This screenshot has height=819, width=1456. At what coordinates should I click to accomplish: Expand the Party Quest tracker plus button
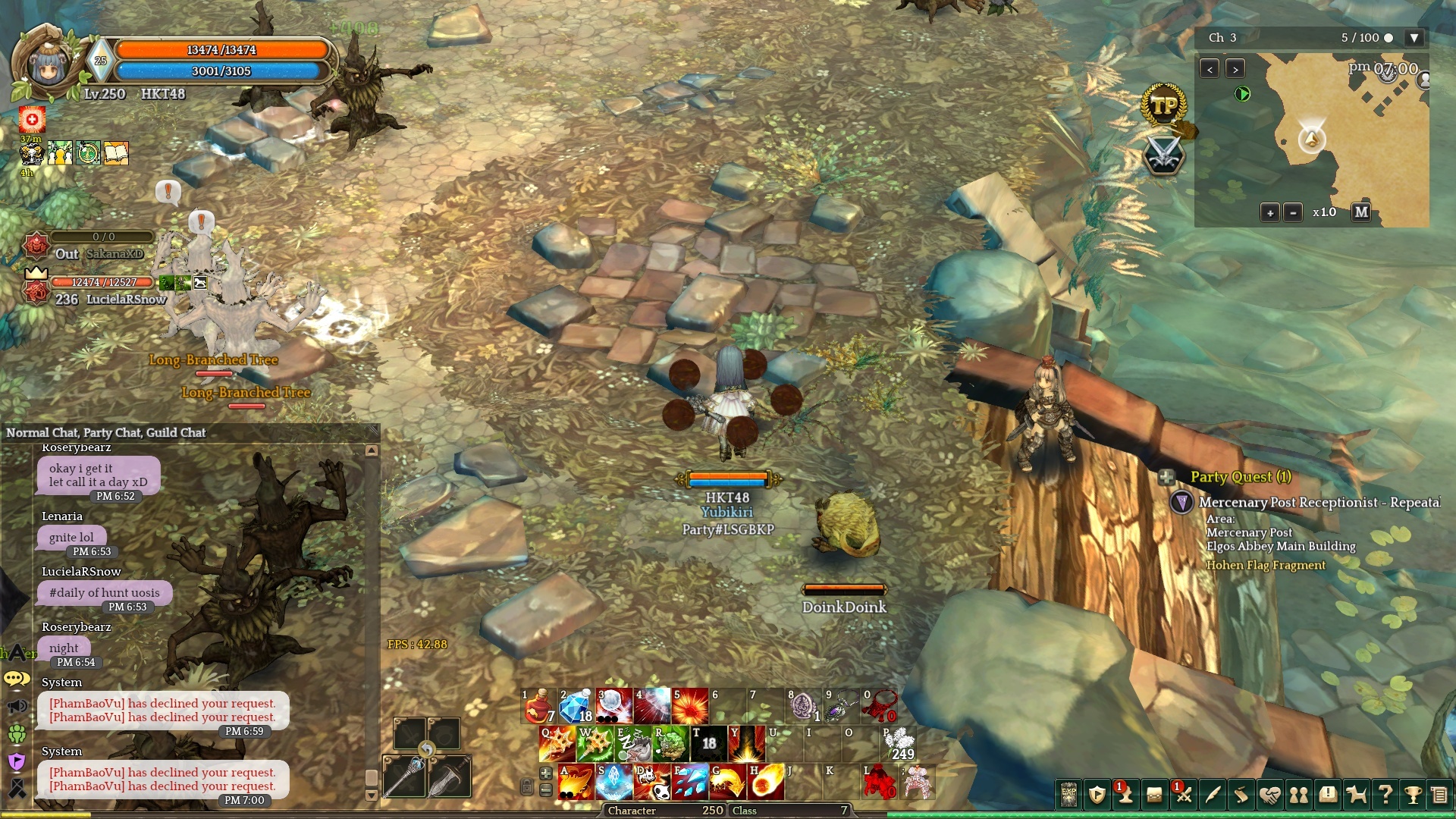coord(1166,477)
